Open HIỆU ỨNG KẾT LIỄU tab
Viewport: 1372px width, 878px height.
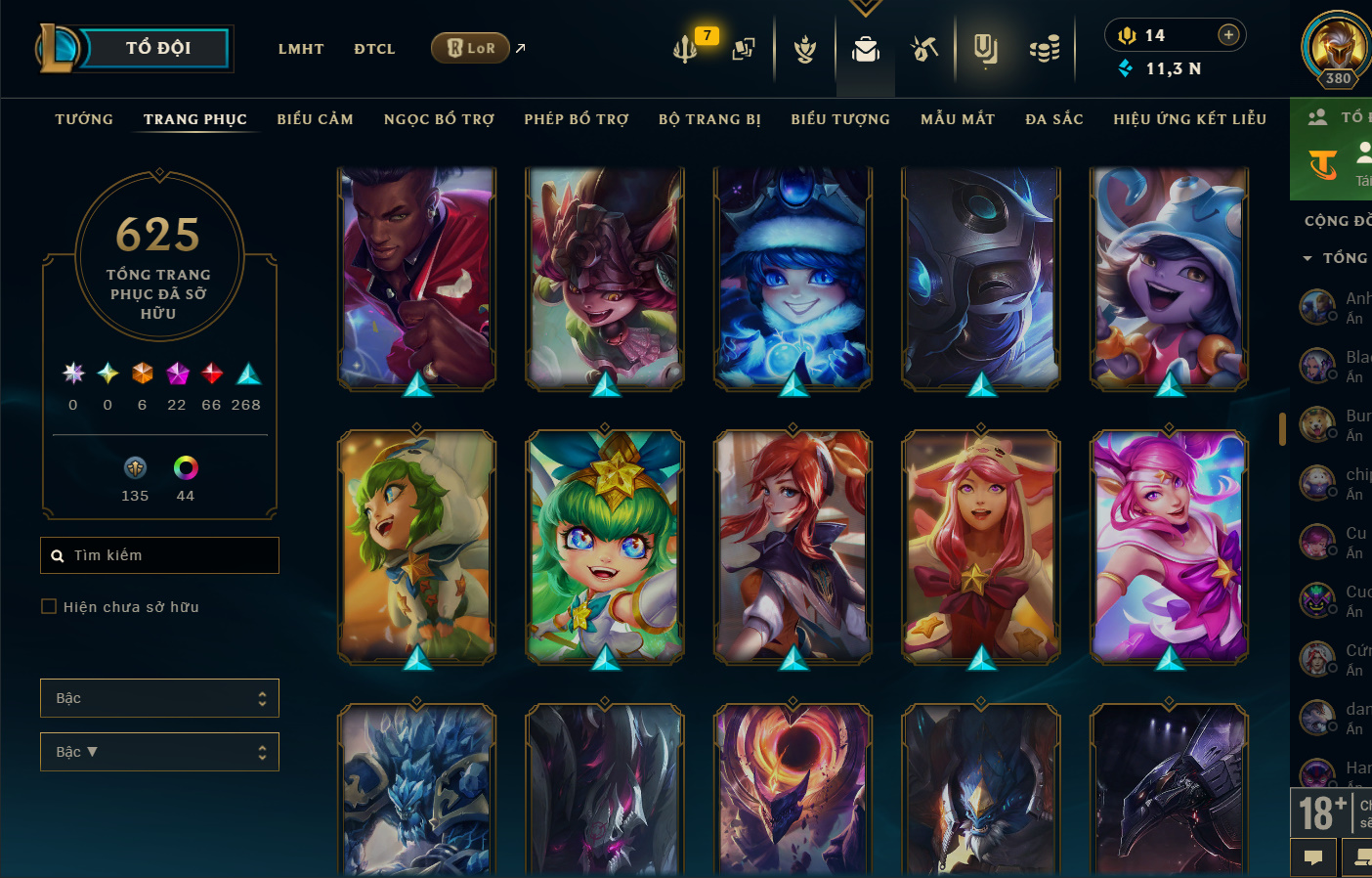(1189, 119)
